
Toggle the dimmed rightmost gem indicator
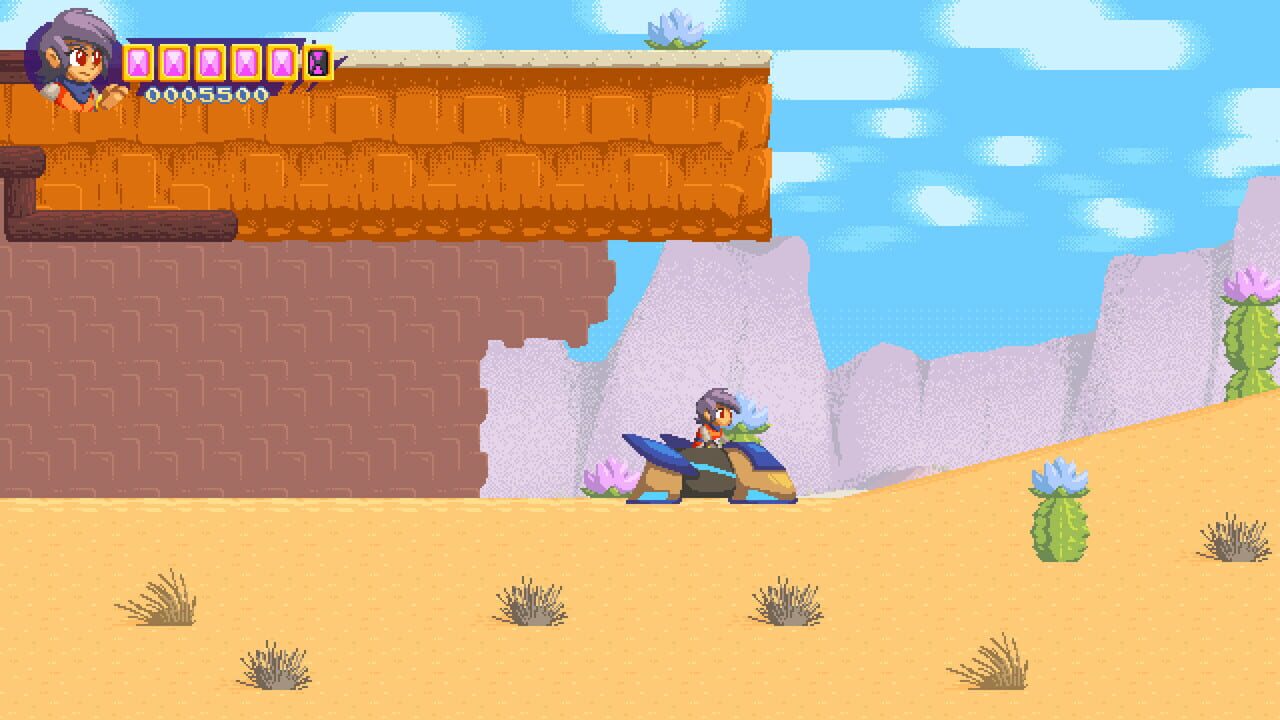tap(317, 62)
